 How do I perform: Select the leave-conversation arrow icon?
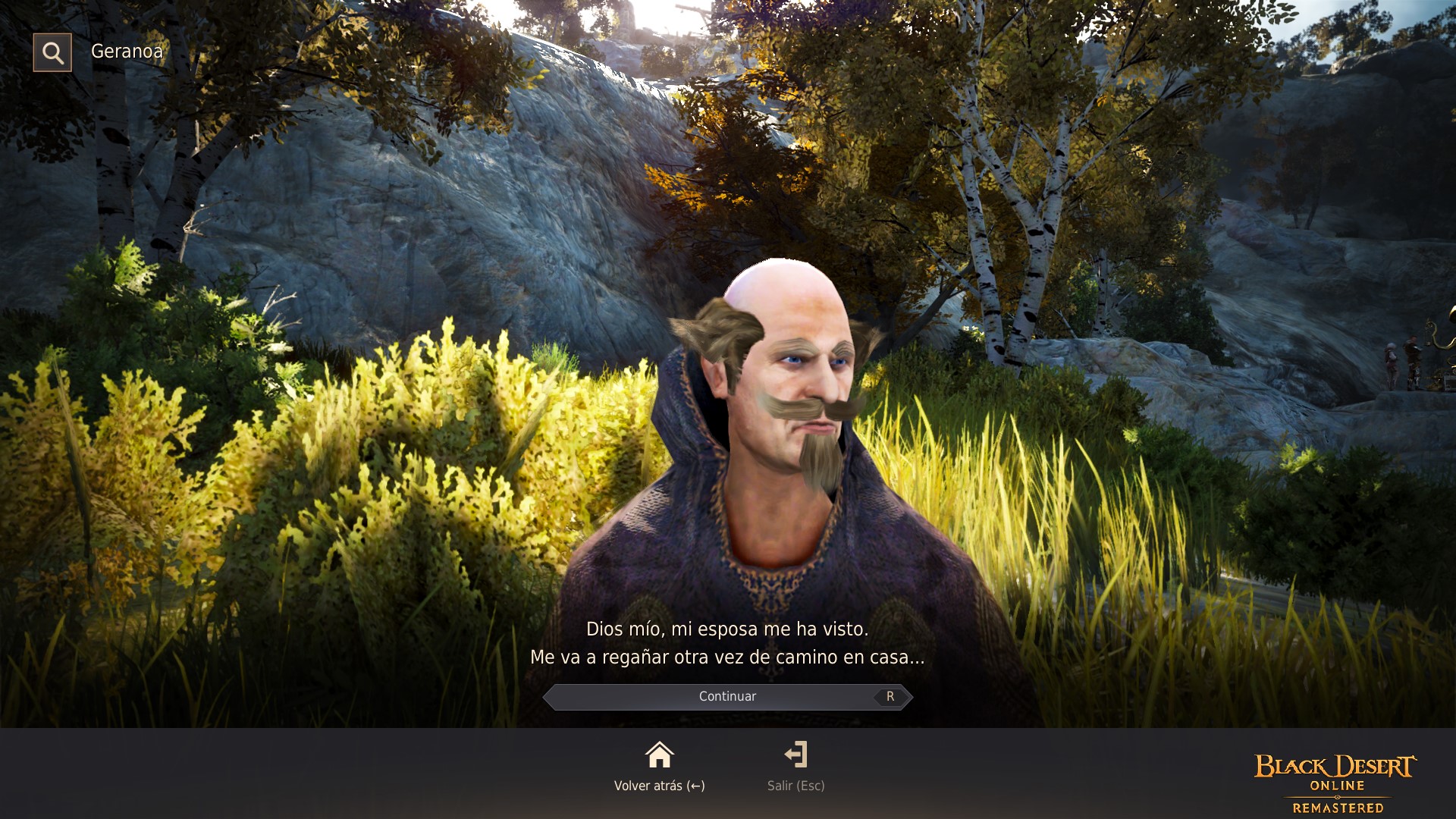[x=796, y=755]
